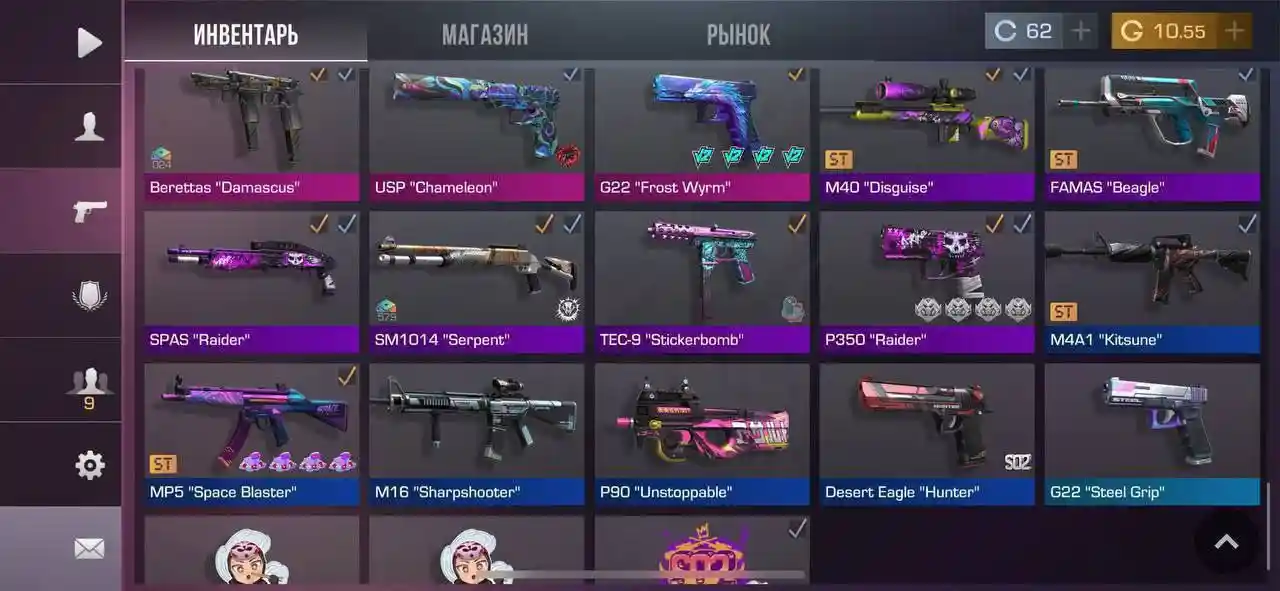The width and height of the screenshot is (1280, 591).
Task: Open the shield badge section
Action: 89,296
